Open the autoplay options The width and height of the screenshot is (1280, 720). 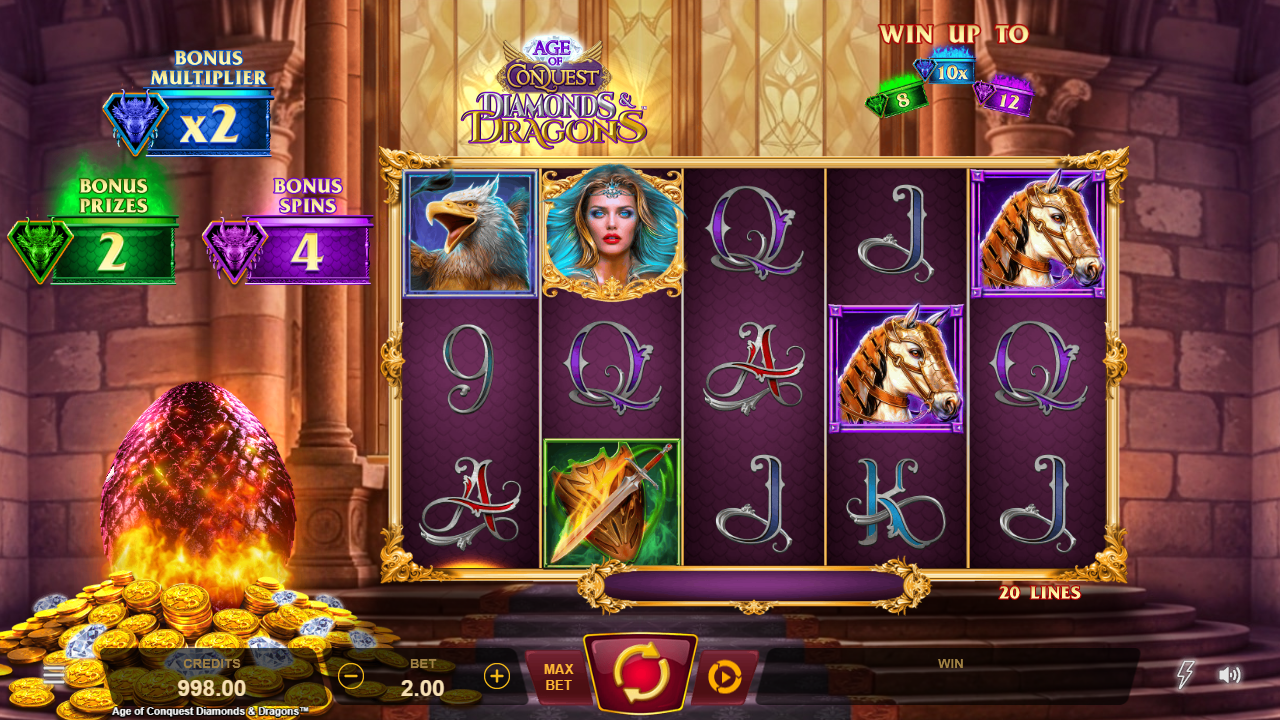click(724, 677)
